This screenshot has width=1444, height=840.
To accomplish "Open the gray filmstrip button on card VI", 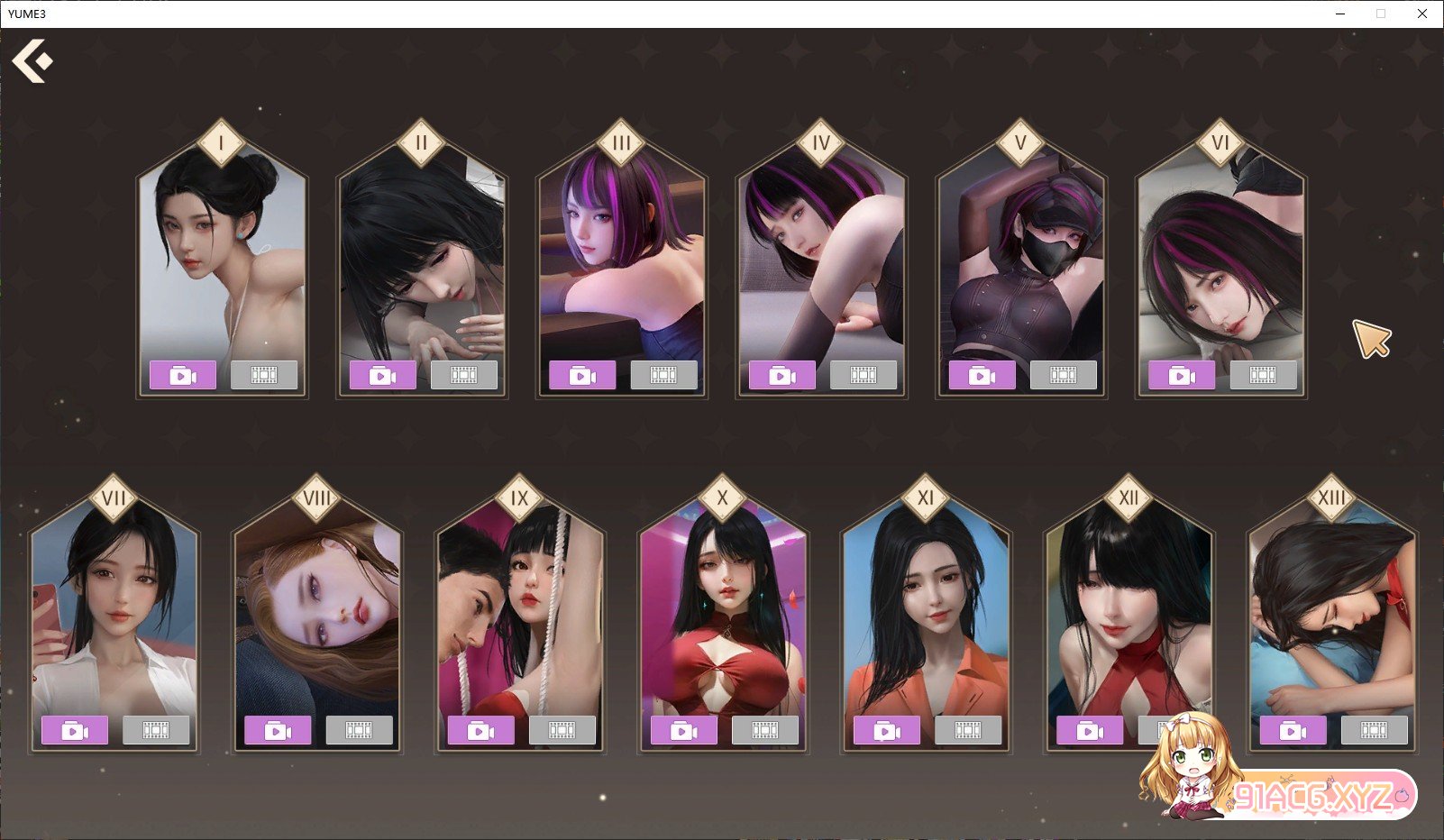I will (1263, 375).
